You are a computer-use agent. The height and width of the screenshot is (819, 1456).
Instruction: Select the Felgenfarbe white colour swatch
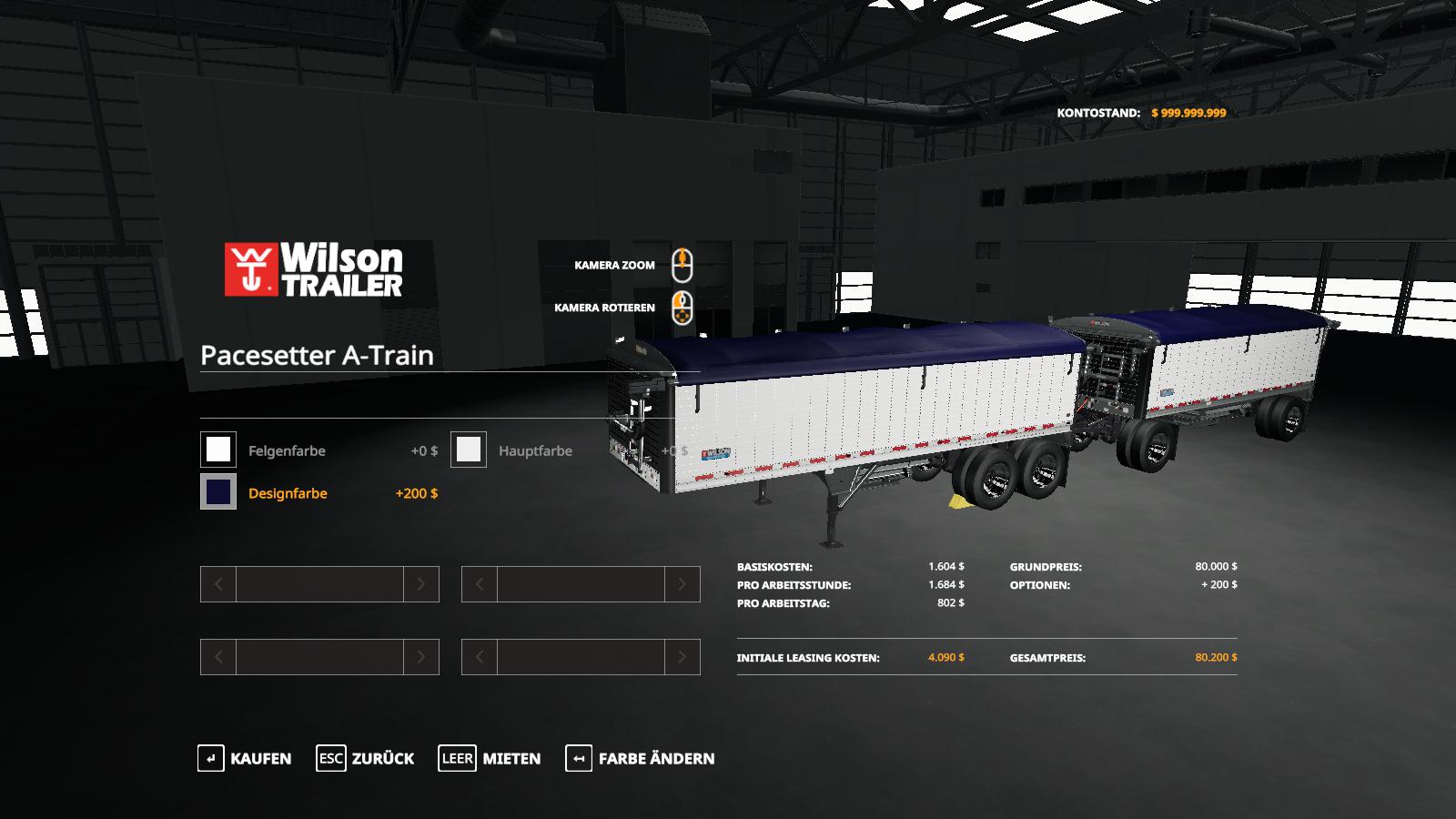point(218,450)
